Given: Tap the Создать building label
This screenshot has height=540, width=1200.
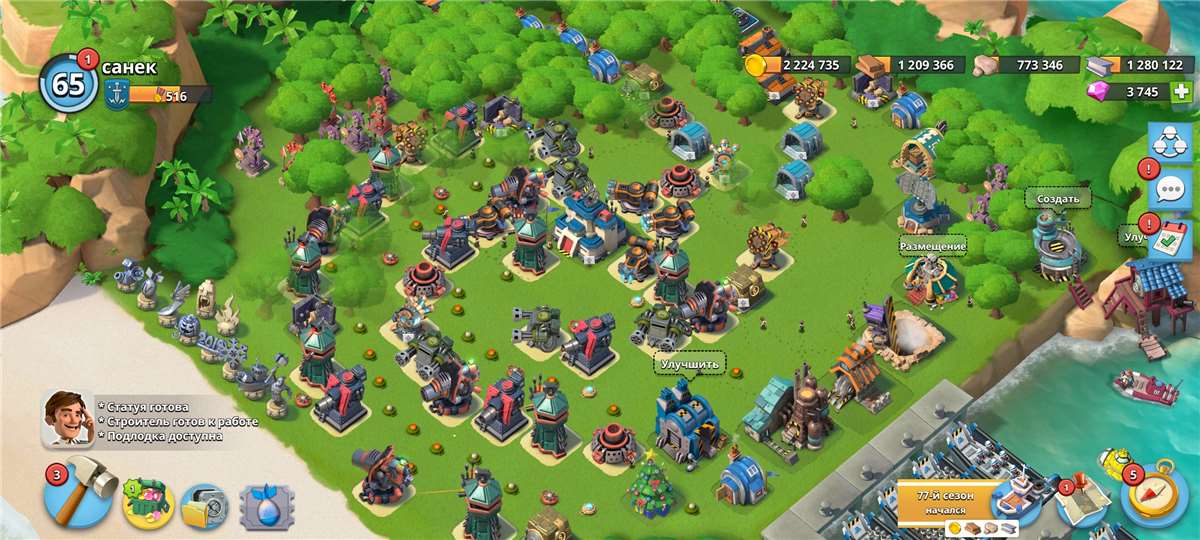Looking at the screenshot, I should pyautogui.click(x=1057, y=199).
